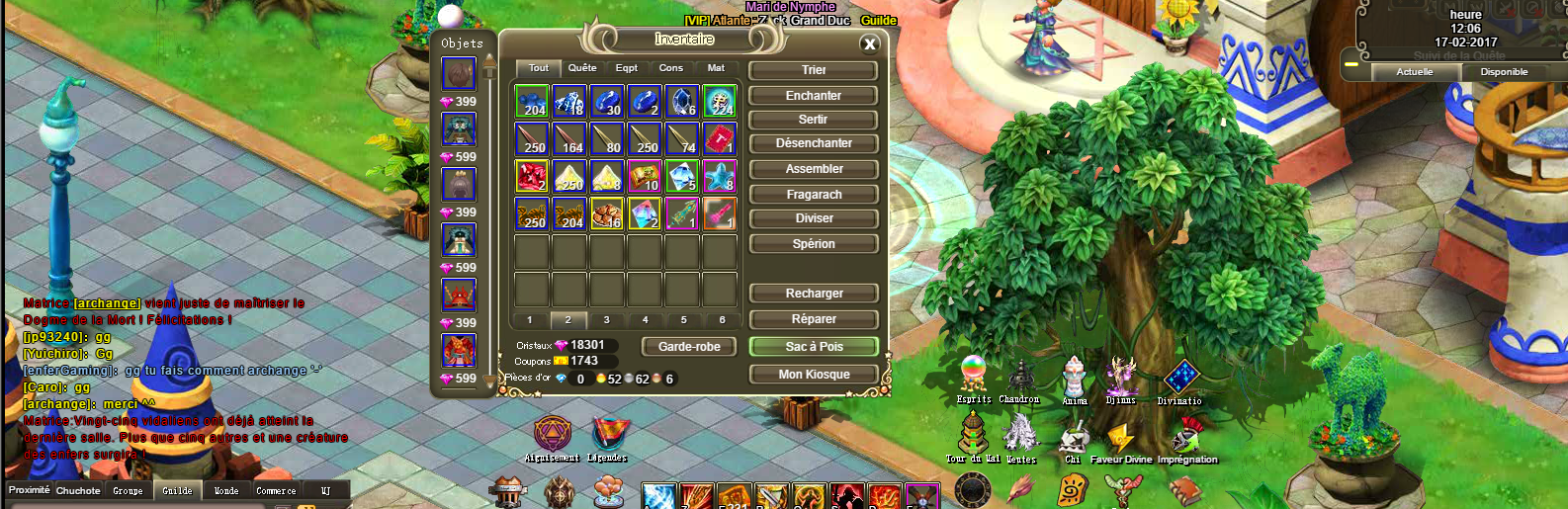Open the Divinatio feature icon

[x=1180, y=378]
